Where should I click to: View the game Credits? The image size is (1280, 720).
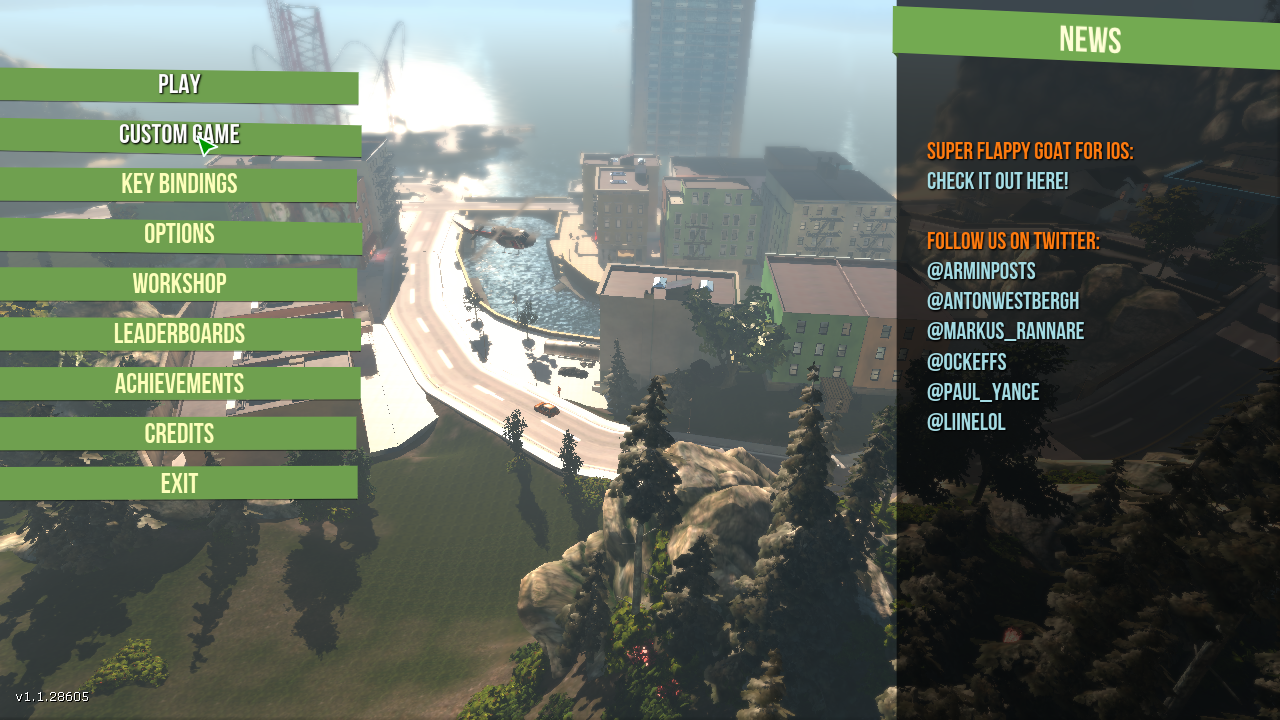pyautogui.click(x=179, y=434)
